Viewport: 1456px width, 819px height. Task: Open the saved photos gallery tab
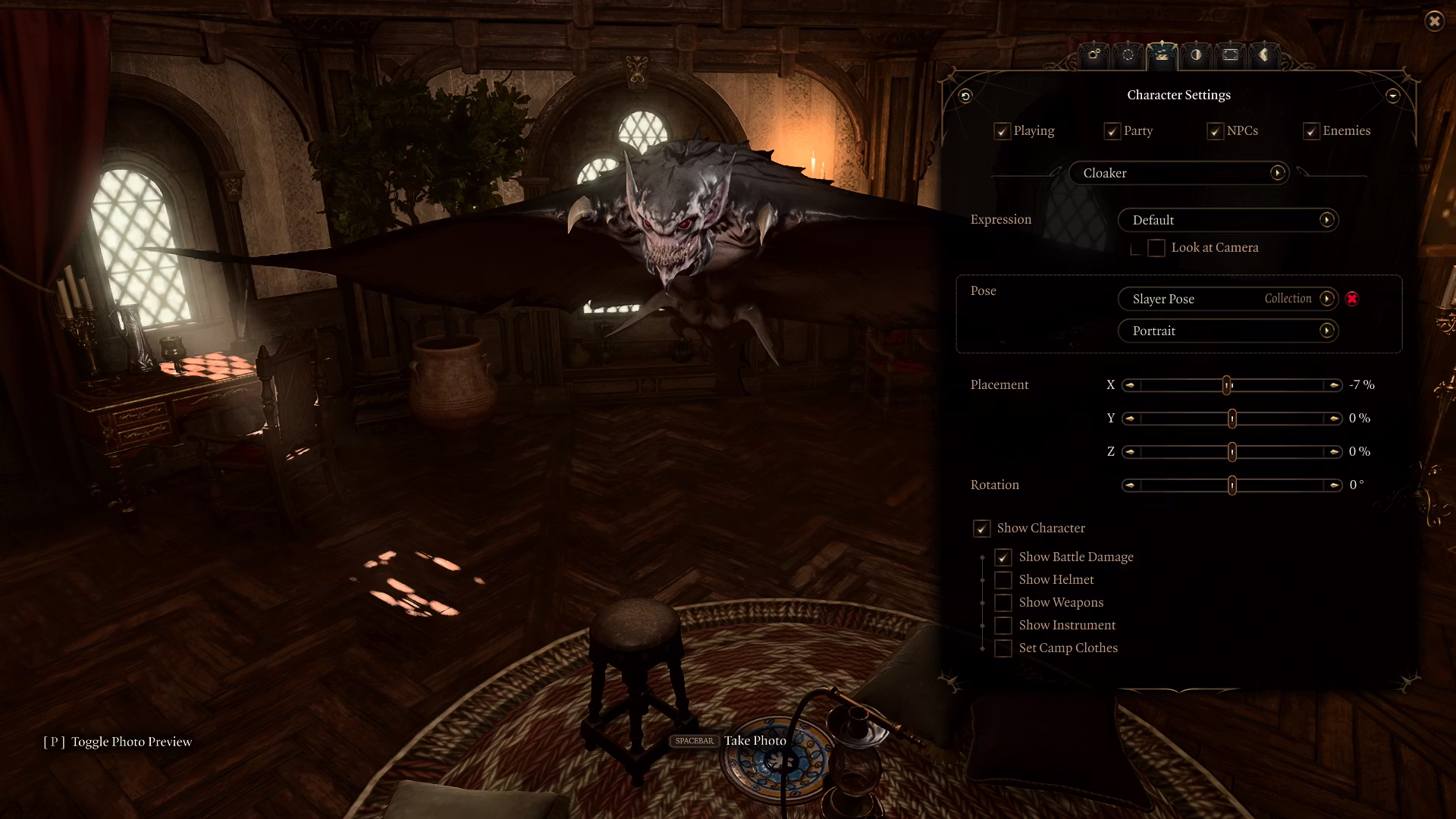(1264, 55)
